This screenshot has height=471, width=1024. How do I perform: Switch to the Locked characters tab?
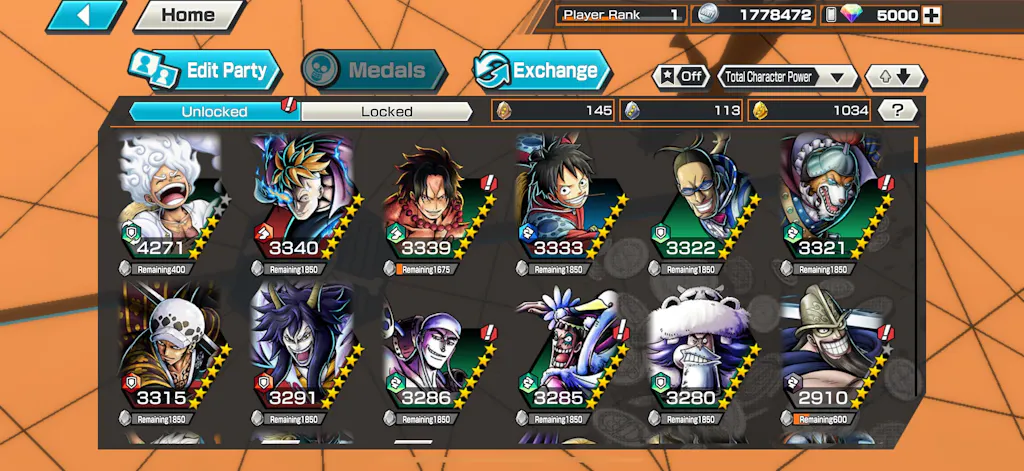tap(386, 111)
